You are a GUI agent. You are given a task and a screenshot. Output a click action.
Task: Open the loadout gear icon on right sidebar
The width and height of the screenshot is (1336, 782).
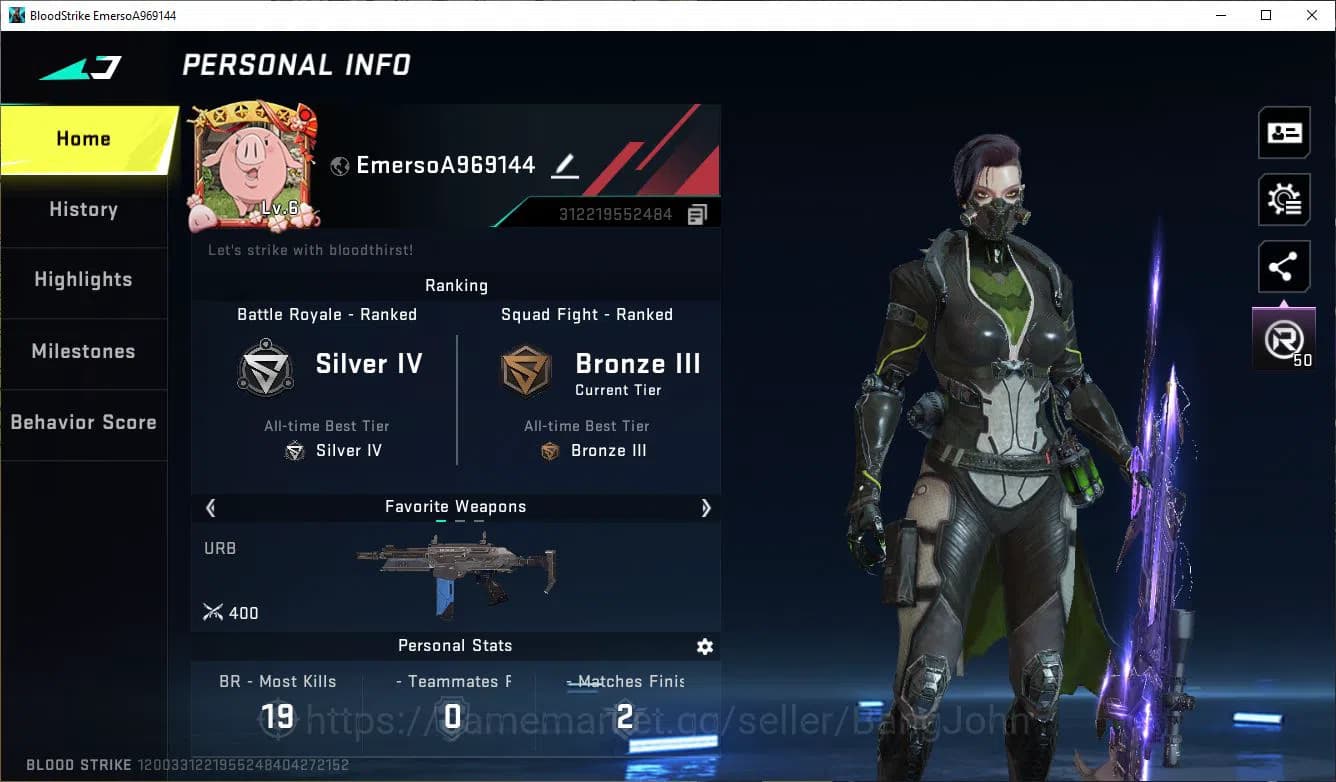[1284, 199]
